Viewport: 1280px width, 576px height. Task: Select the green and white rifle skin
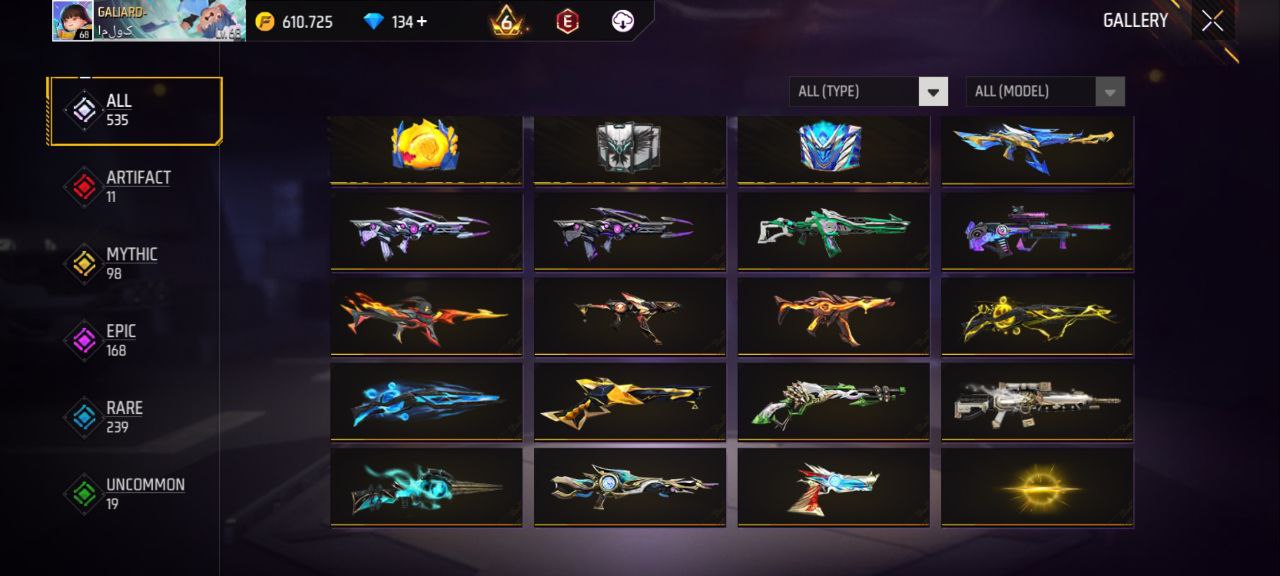(x=833, y=231)
